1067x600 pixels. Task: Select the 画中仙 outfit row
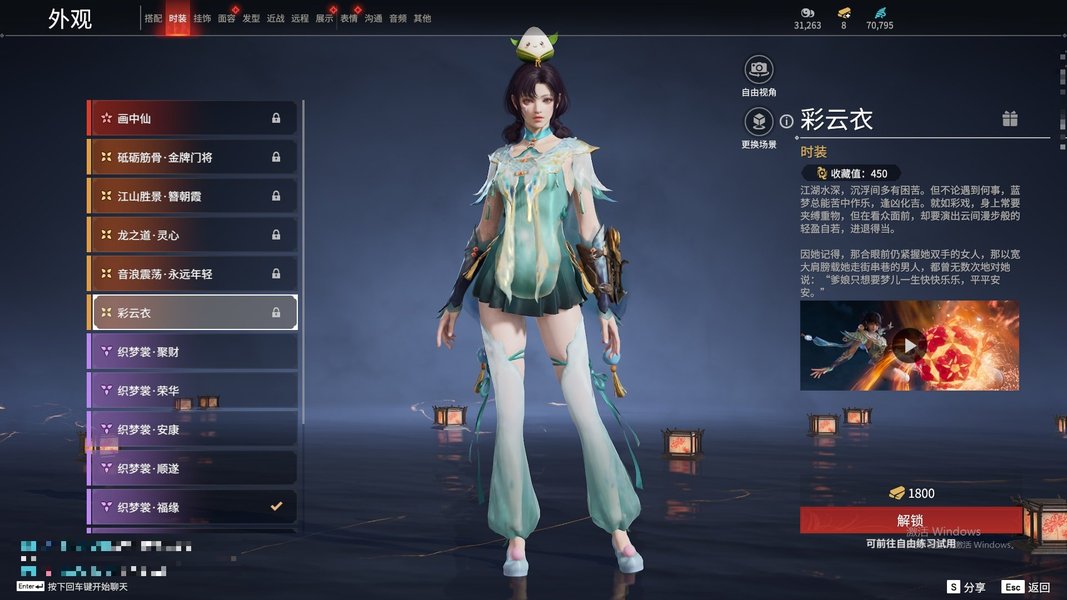[192, 118]
